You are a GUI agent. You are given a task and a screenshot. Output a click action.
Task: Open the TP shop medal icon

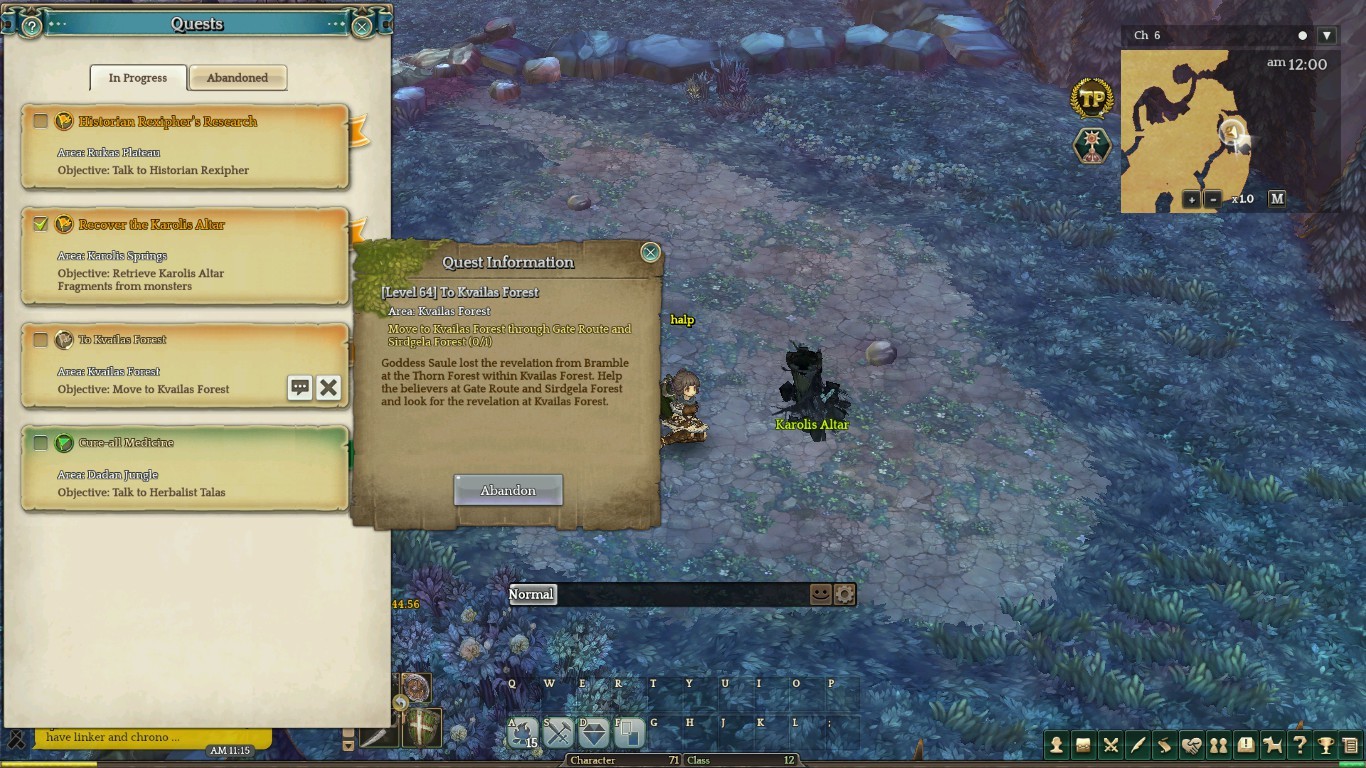coord(1092,99)
